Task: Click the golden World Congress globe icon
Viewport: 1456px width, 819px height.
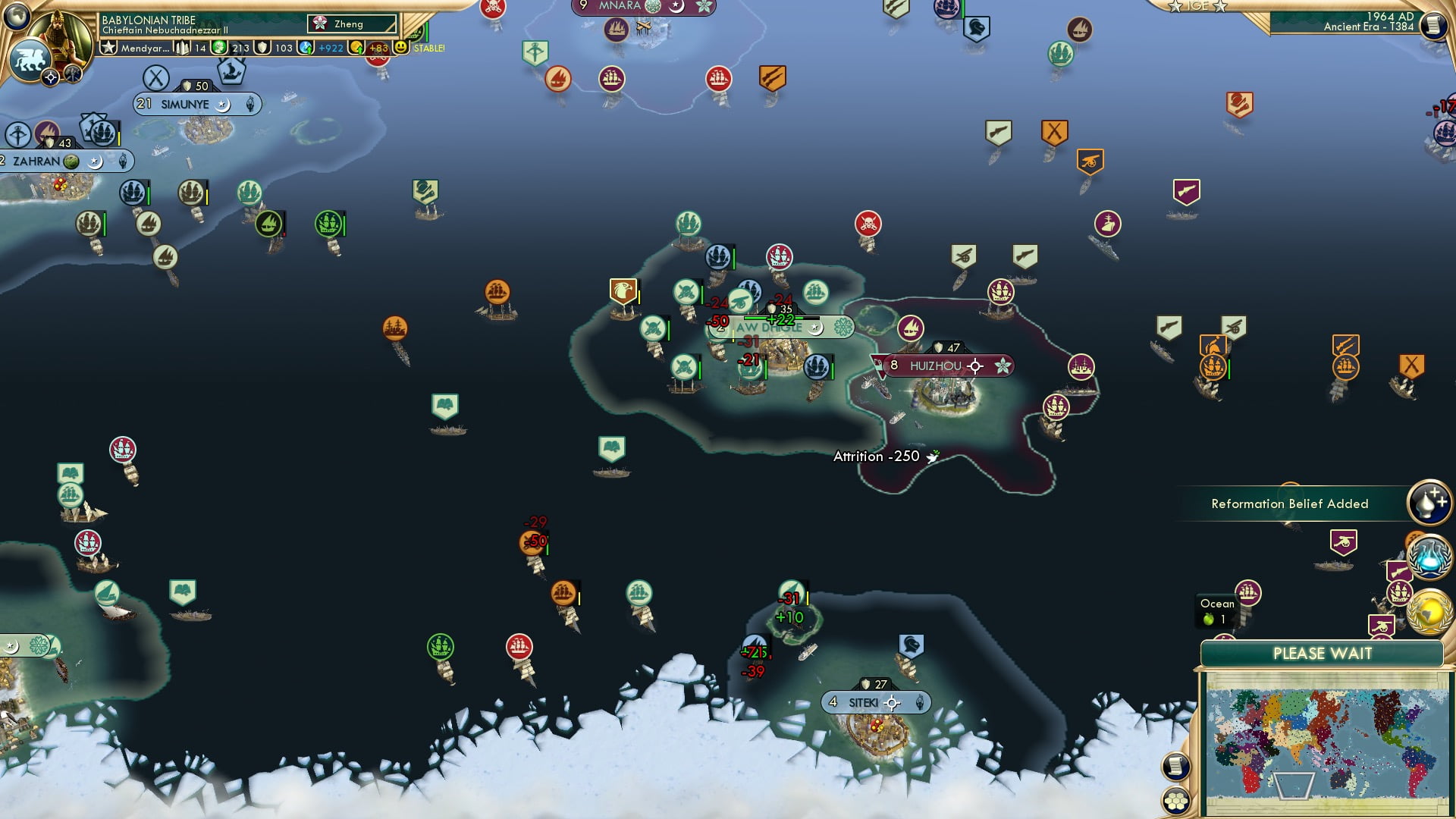Action: tap(1428, 610)
